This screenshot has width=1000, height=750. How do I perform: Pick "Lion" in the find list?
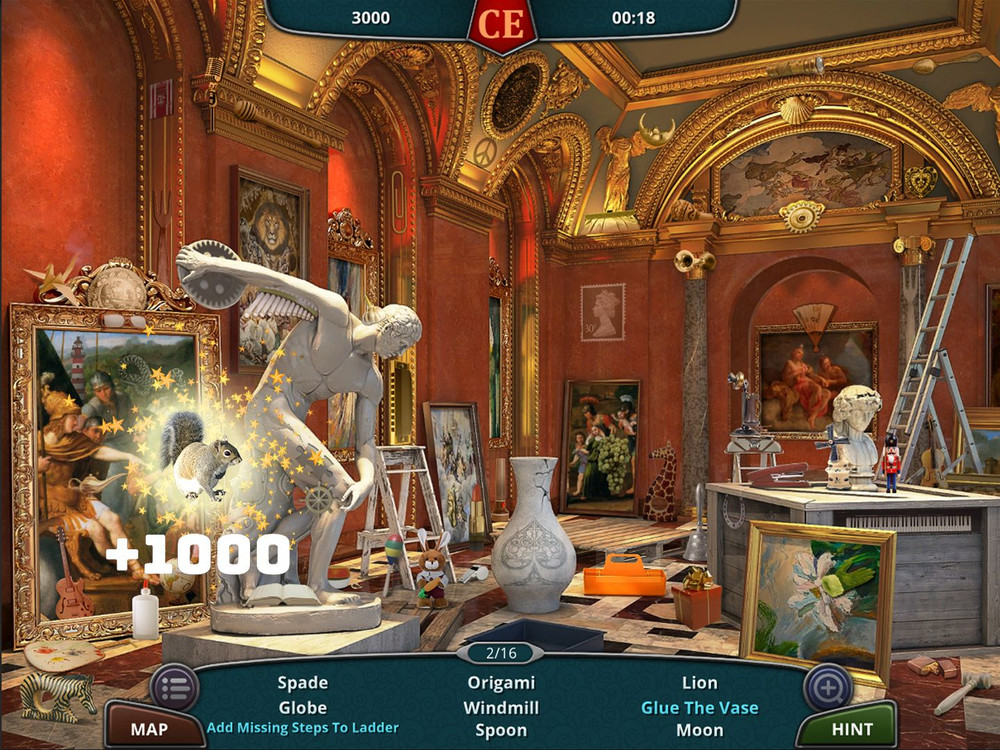(700, 683)
